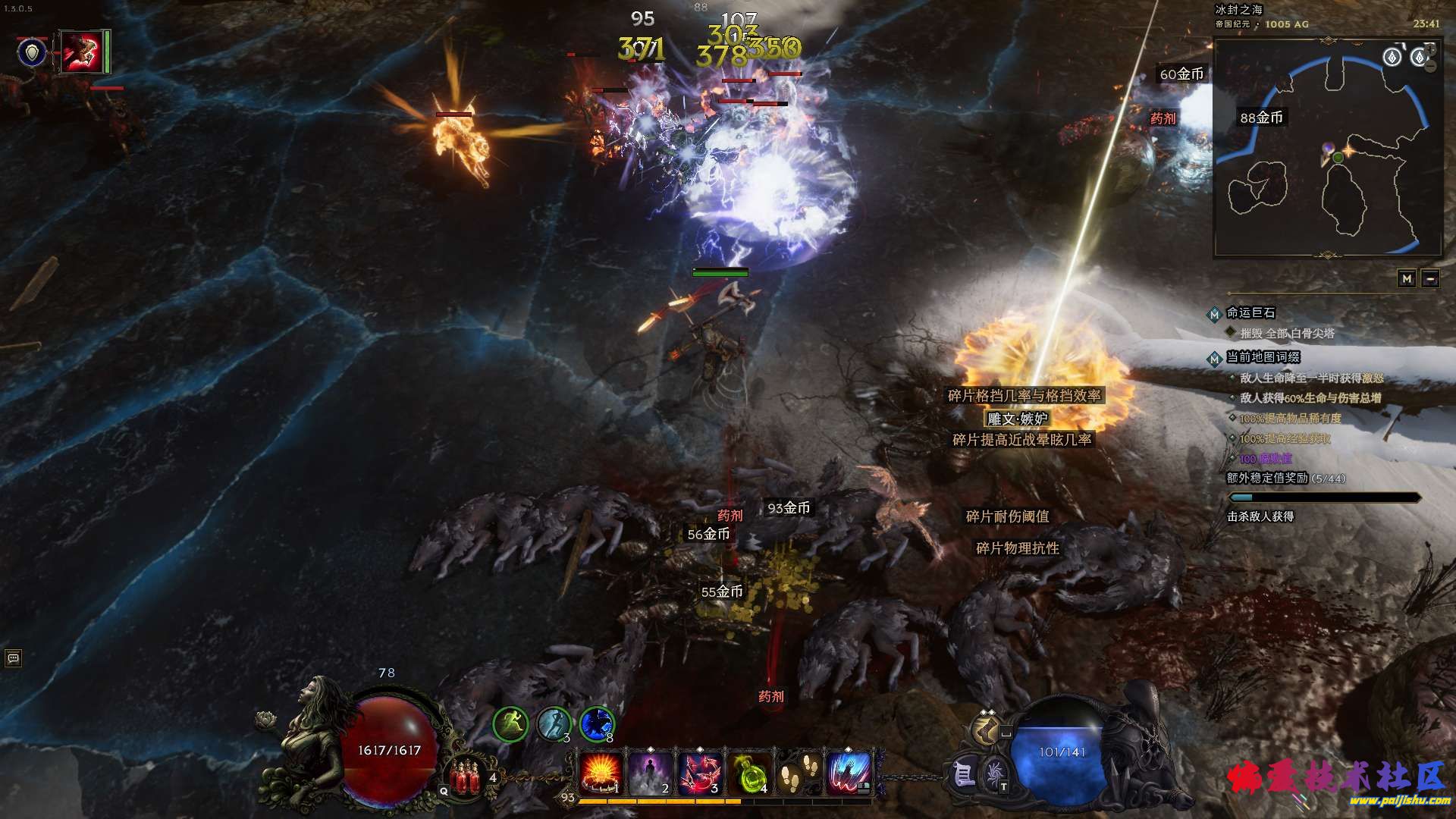Toggle the 当前地图词缀 map modifiers header
The image size is (1456, 819).
coord(1263,357)
